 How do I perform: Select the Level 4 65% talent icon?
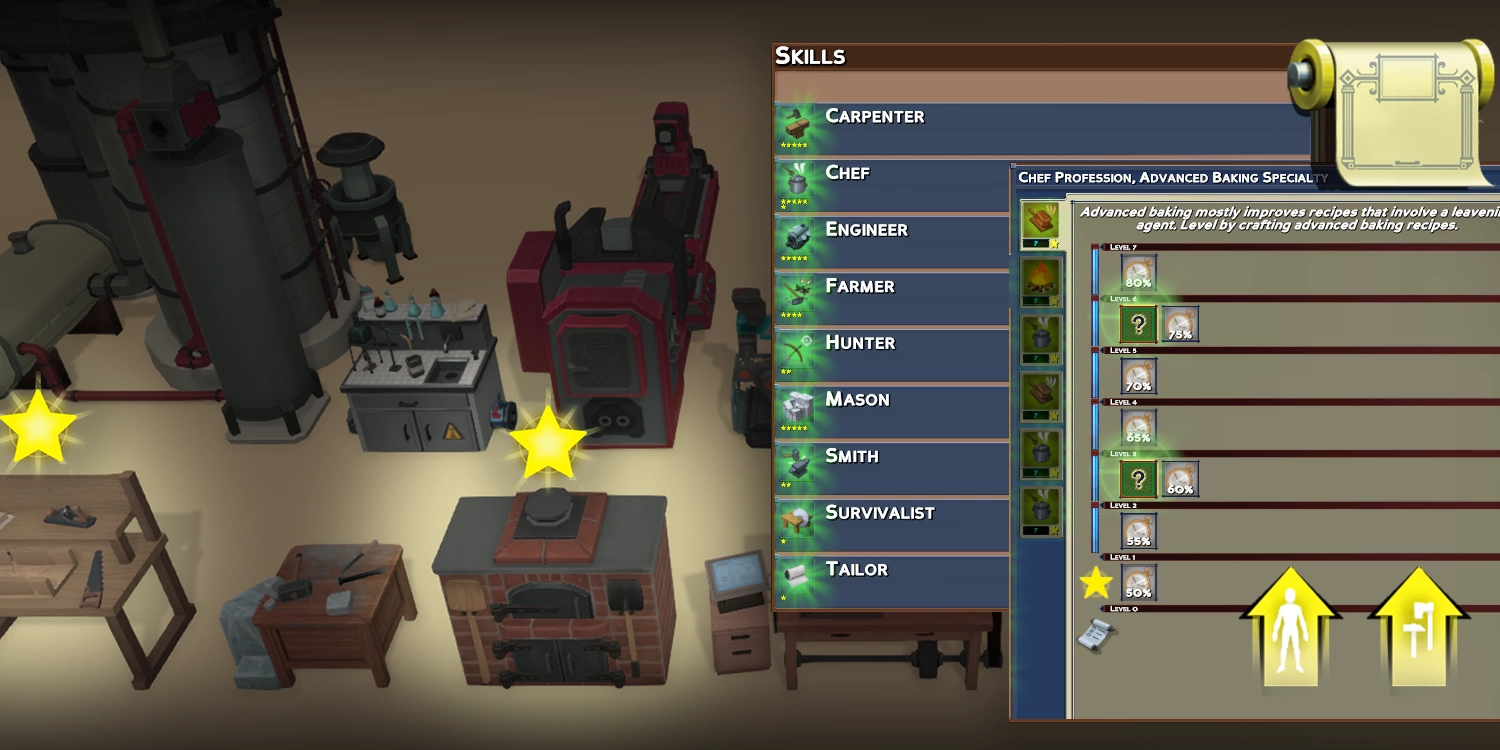[x=1138, y=427]
